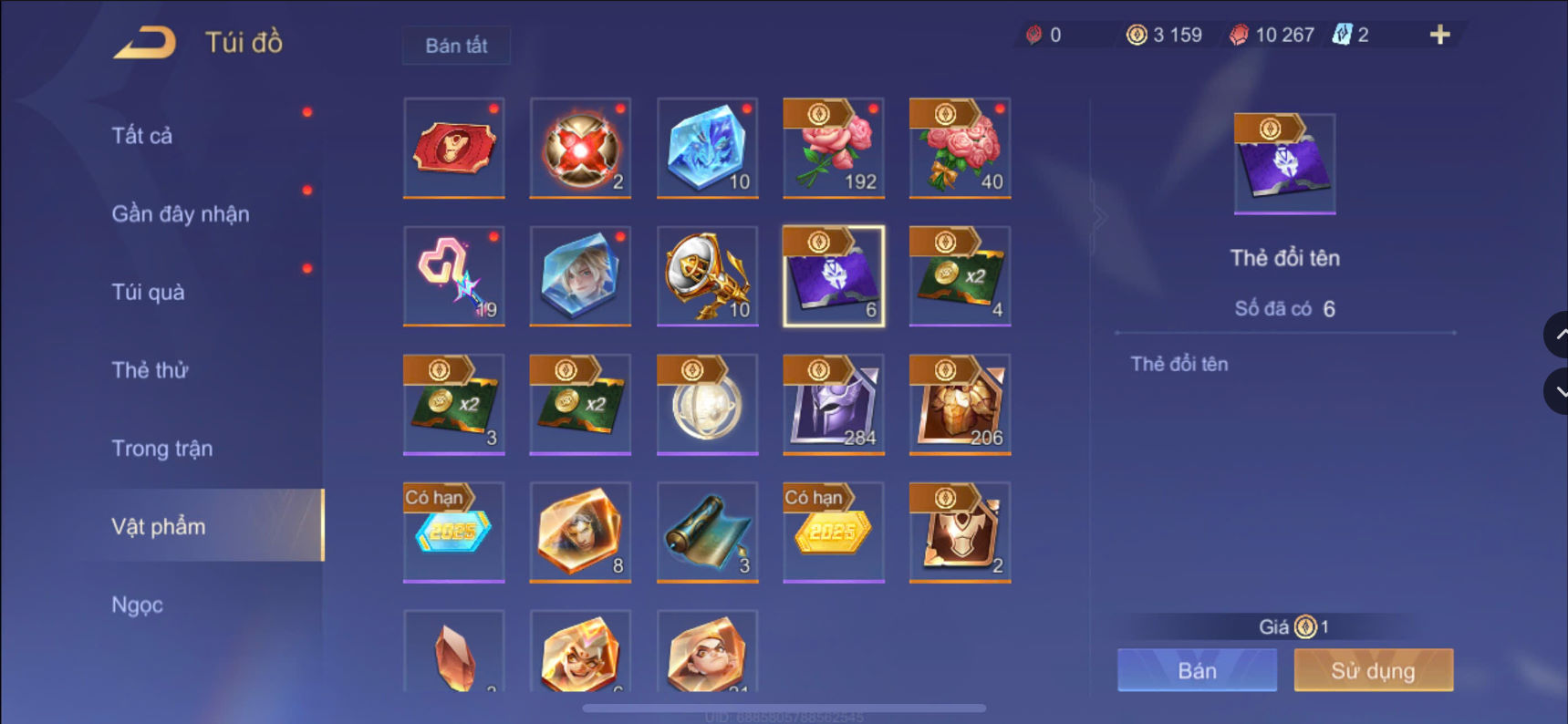
Task: Collapse the detail panel with the side arrow
Action: 1099,216
